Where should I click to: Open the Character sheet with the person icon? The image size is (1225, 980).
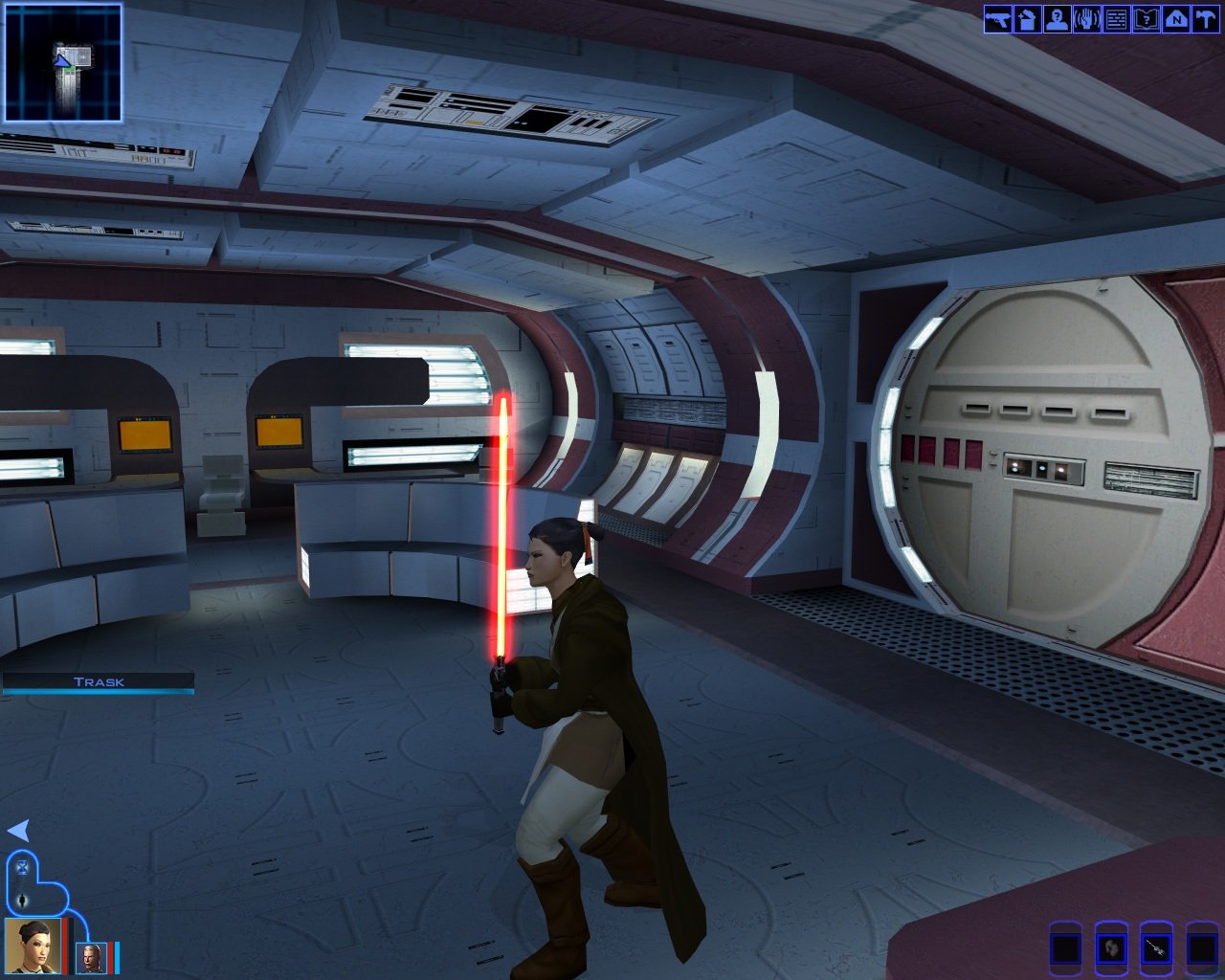pos(1058,19)
